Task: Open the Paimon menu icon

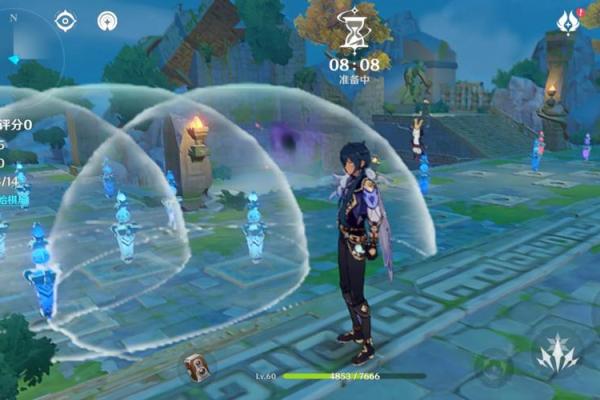Action: 569,22
